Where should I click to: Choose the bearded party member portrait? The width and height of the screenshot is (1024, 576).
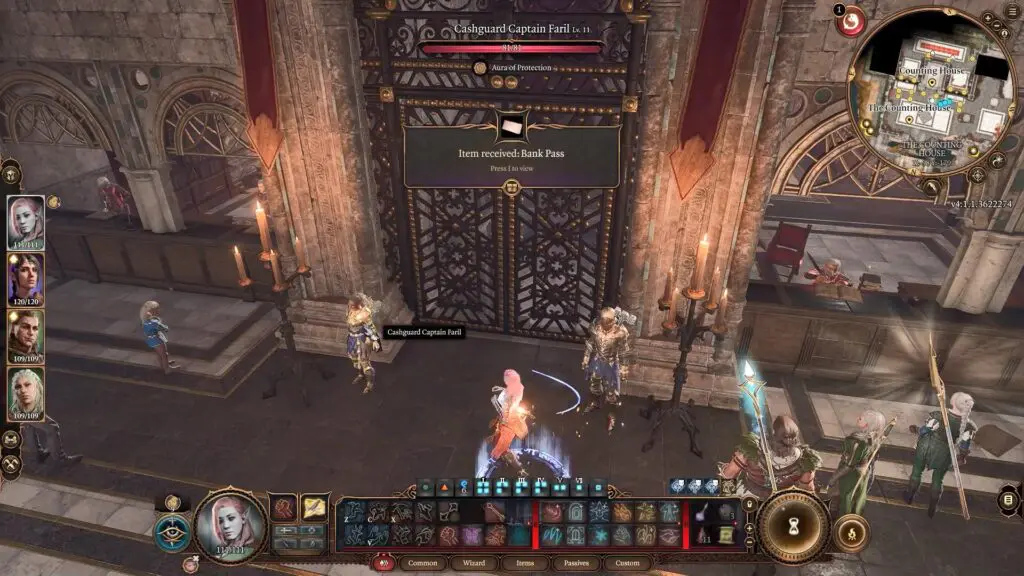coord(26,334)
